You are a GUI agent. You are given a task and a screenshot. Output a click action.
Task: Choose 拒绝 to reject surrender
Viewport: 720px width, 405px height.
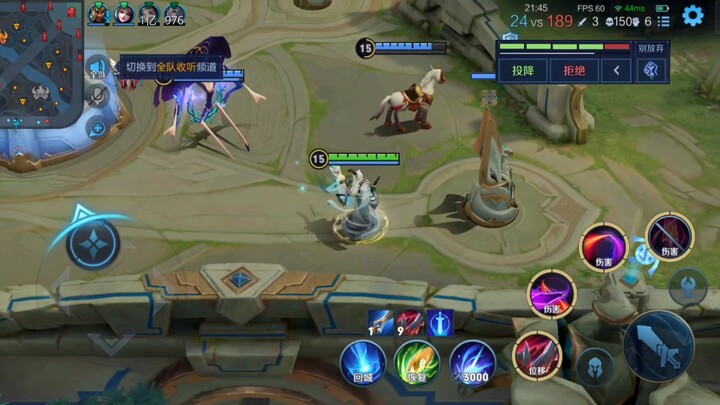574,70
